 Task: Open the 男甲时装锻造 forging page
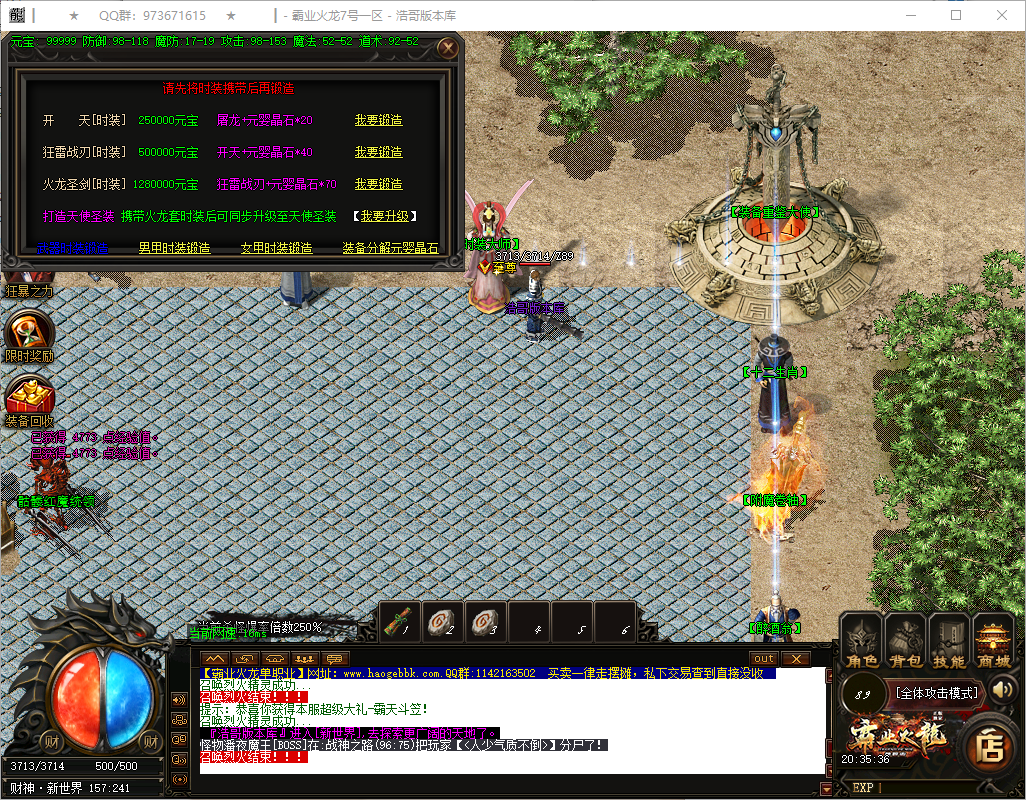click(x=174, y=248)
